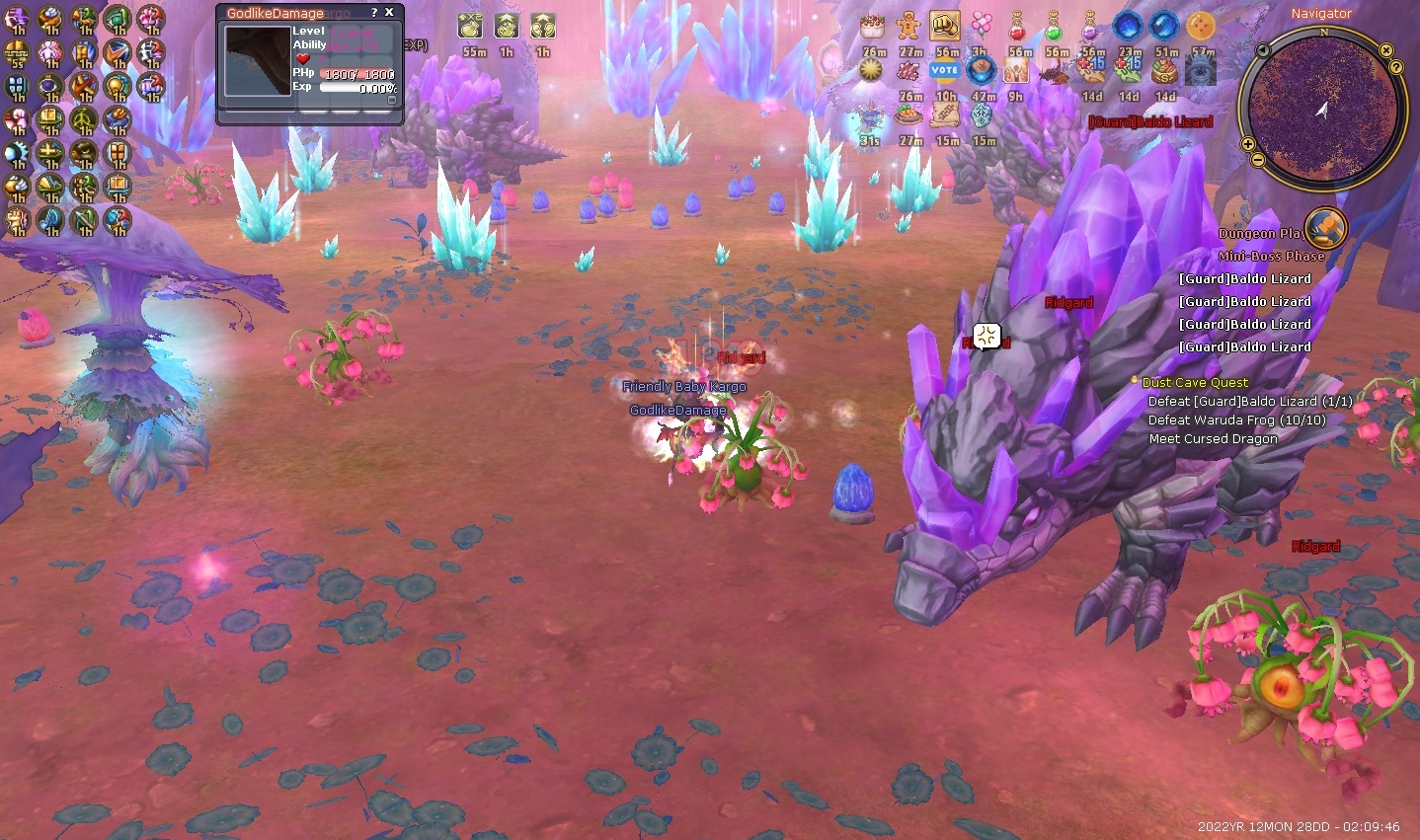Open the Dust Cave Quest tracker entry

1195,383
